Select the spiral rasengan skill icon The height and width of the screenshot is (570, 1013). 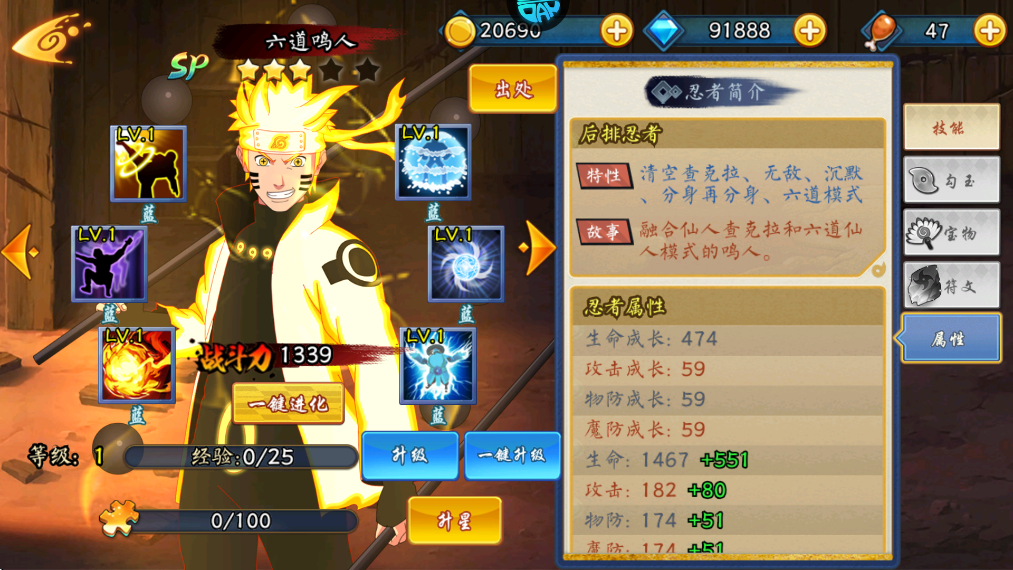[466, 263]
